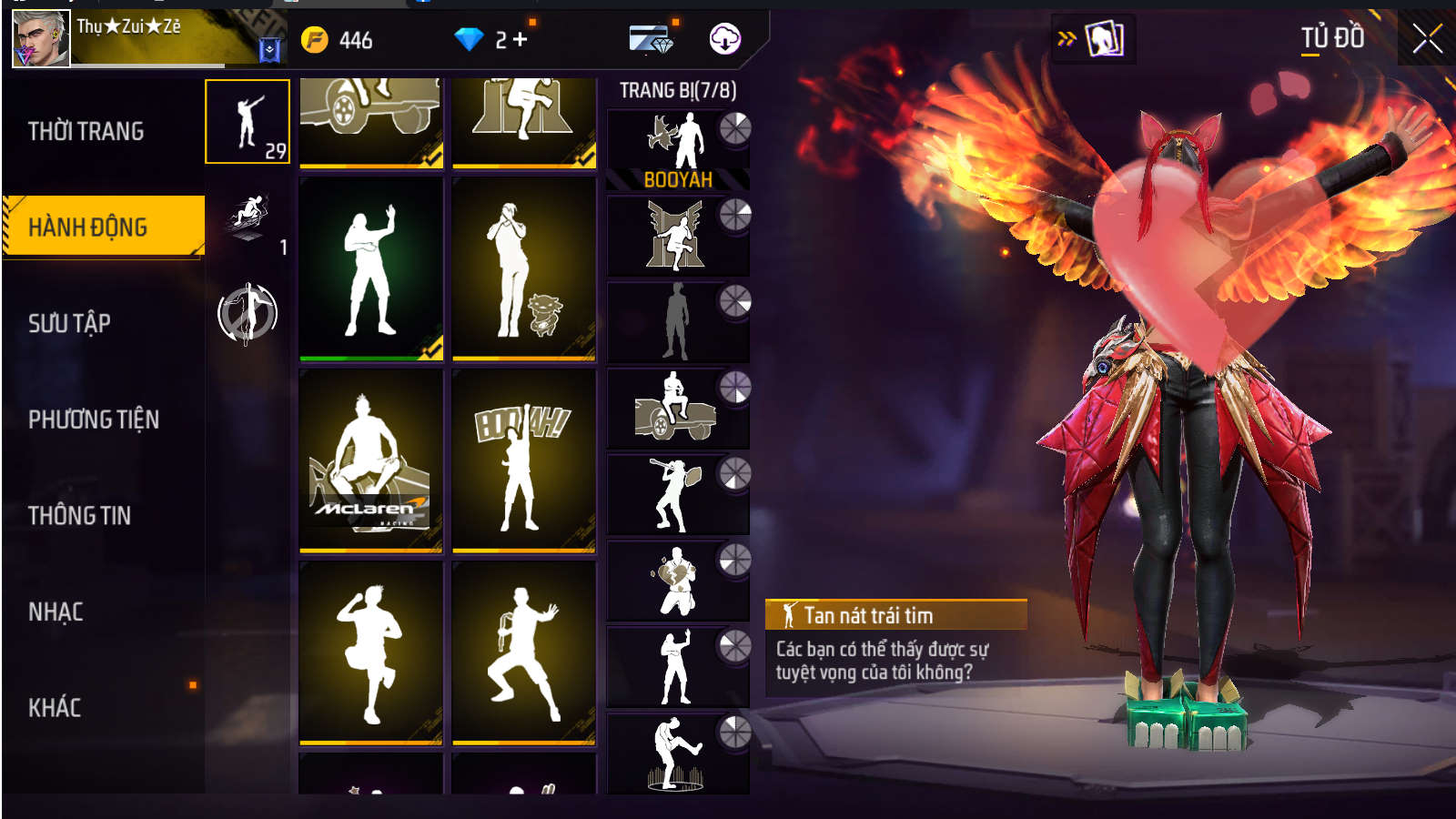This screenshot has height=819, width=1456.
Task: Select the equipped broken heart emote slot
Action: click(677, 581)
